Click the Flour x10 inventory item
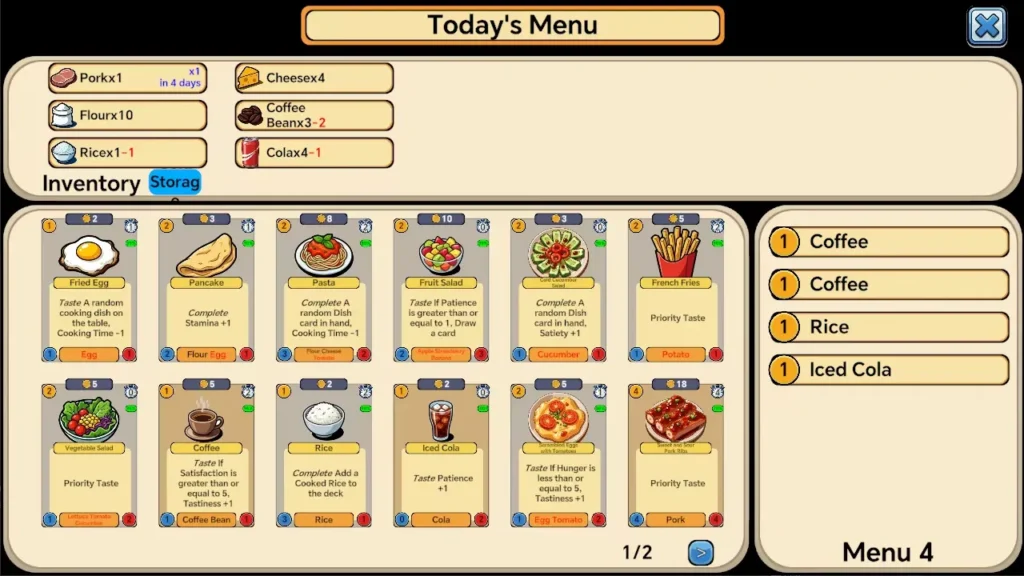The height and width of the screenshot is (576, 1024). point(127,115)
